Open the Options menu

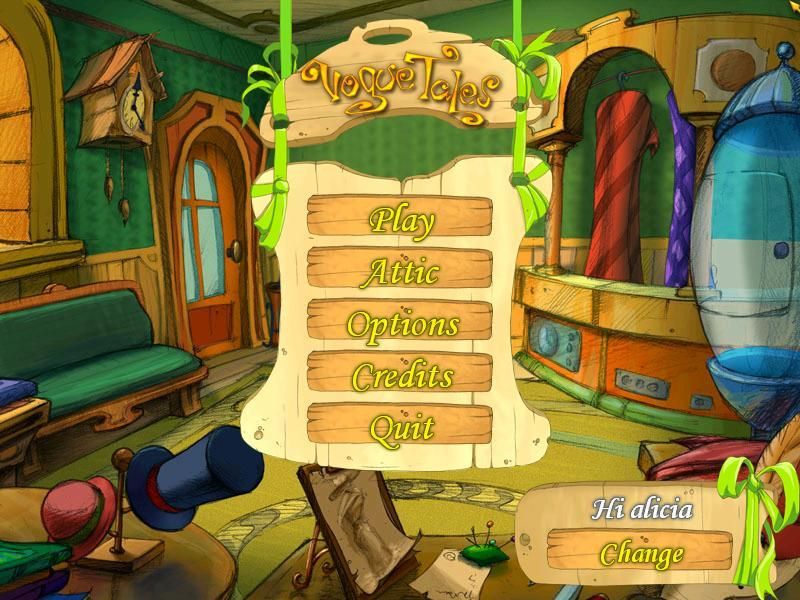pyautogui.click(x=400, y=323)
